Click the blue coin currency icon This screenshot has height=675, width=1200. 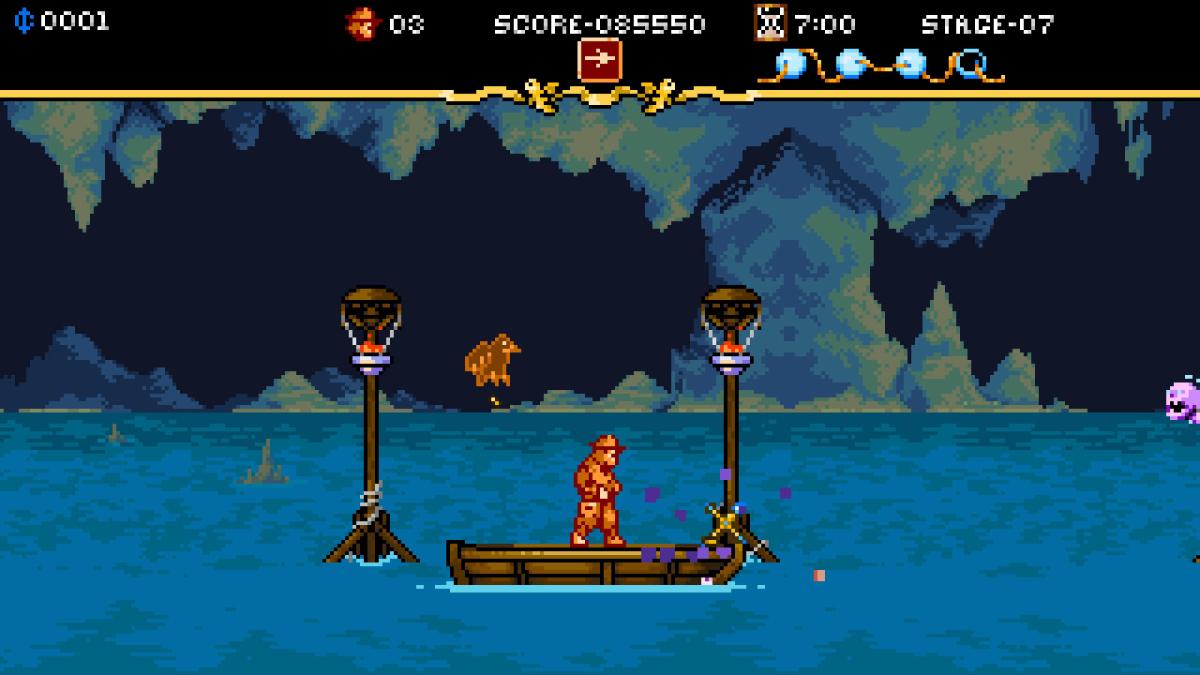(x=23, y=21)
